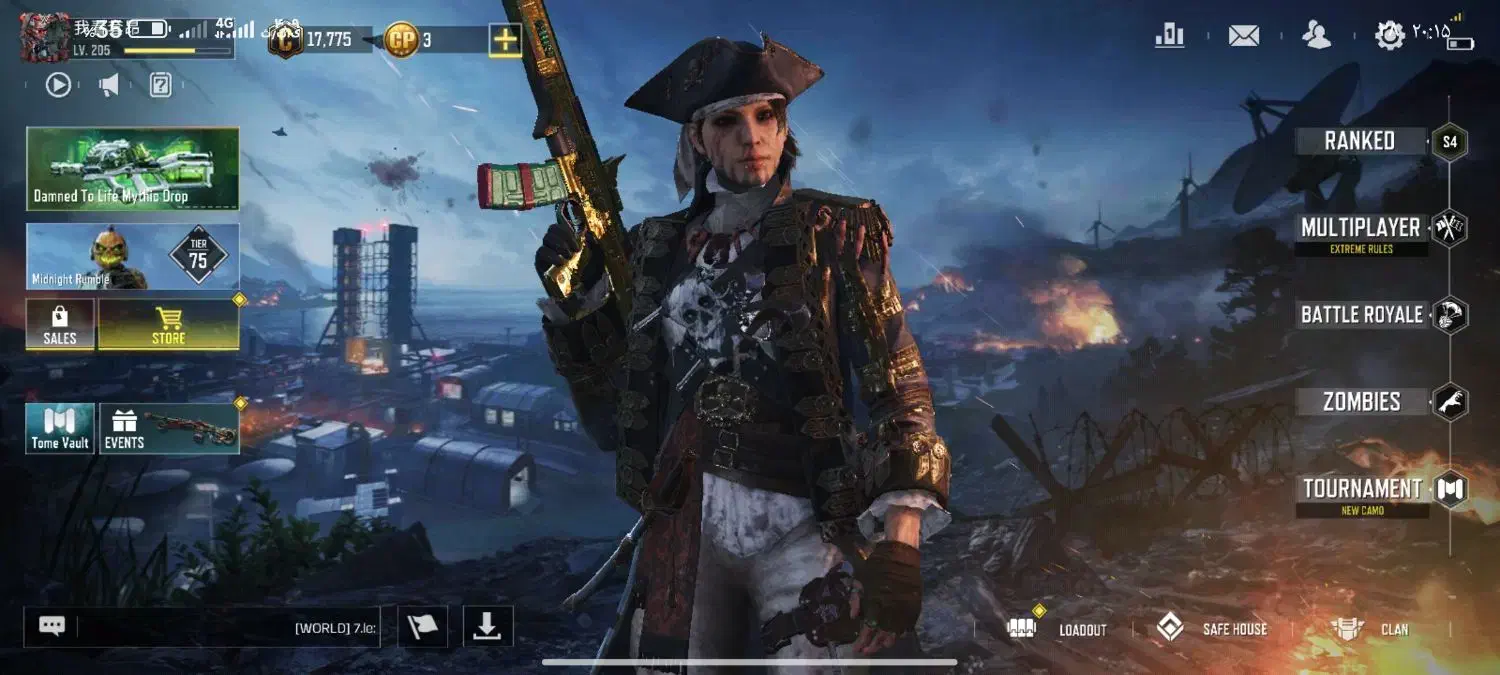The image size is (1500, 675).
Task: Visit the Safe House
Action: pos(1213,629)
